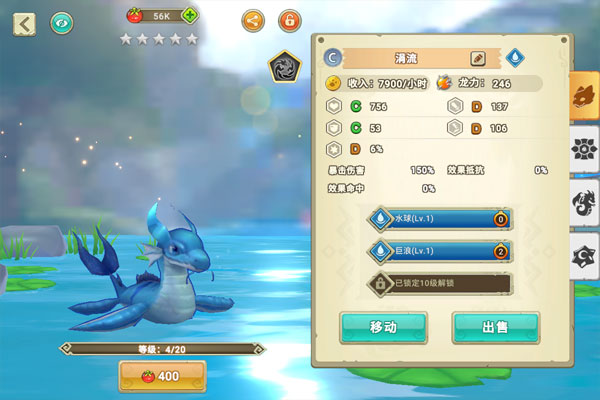Add more food with the green plus
This screenshot has height=400, width=600.
pyautogui.click(x=190, y=16)
